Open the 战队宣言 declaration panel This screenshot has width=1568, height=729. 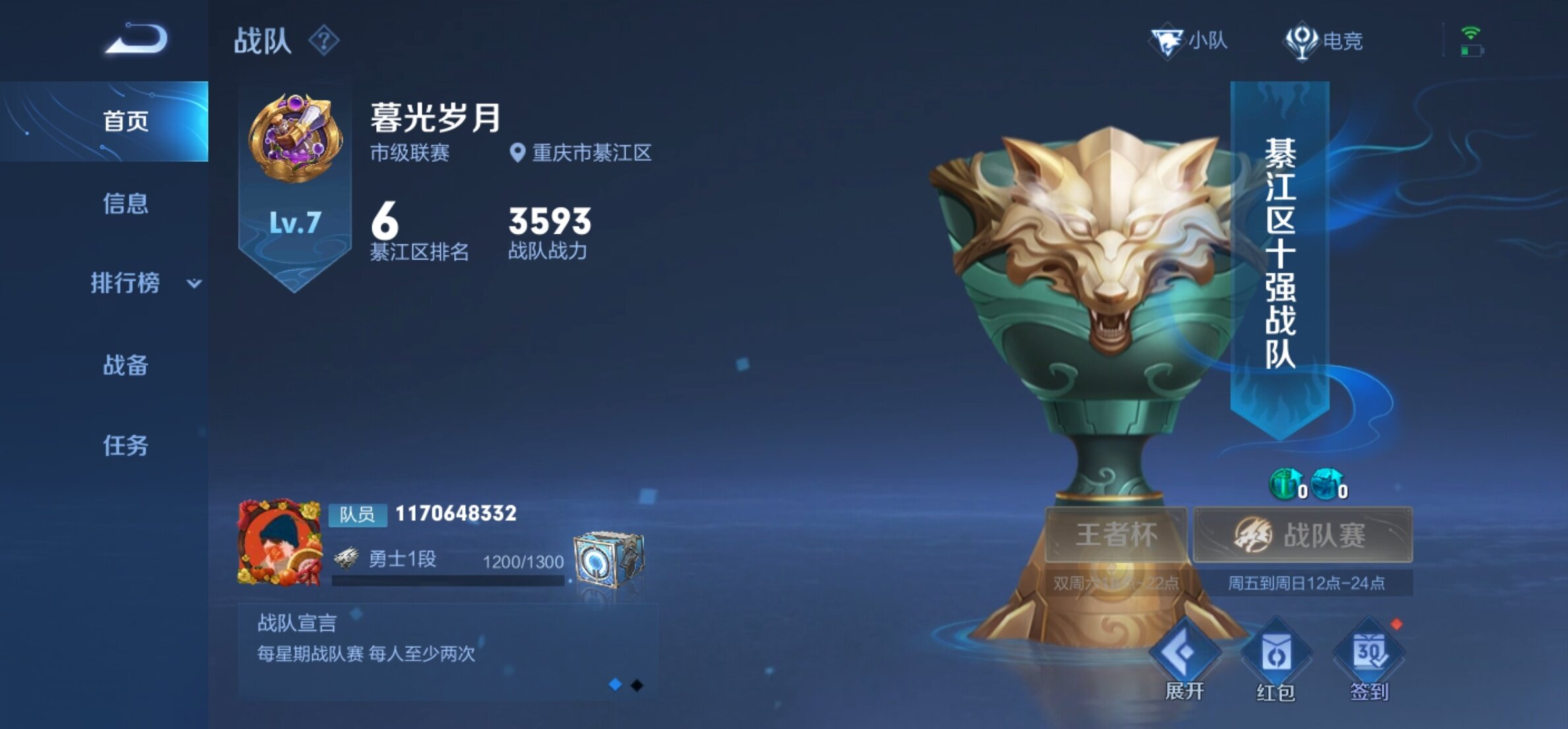tap(447, 650)
